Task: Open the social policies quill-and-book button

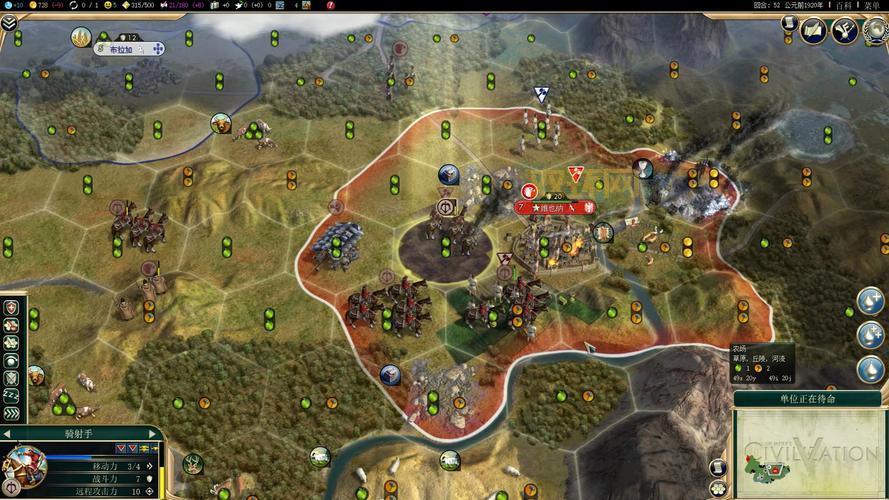Action: coord(814,32)
